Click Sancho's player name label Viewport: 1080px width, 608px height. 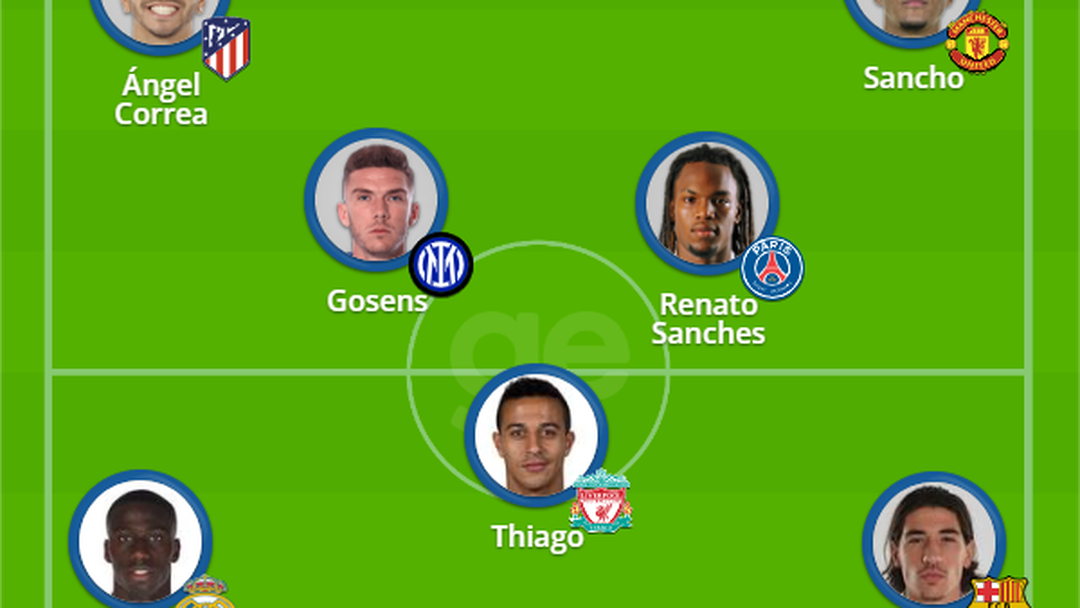913,78
